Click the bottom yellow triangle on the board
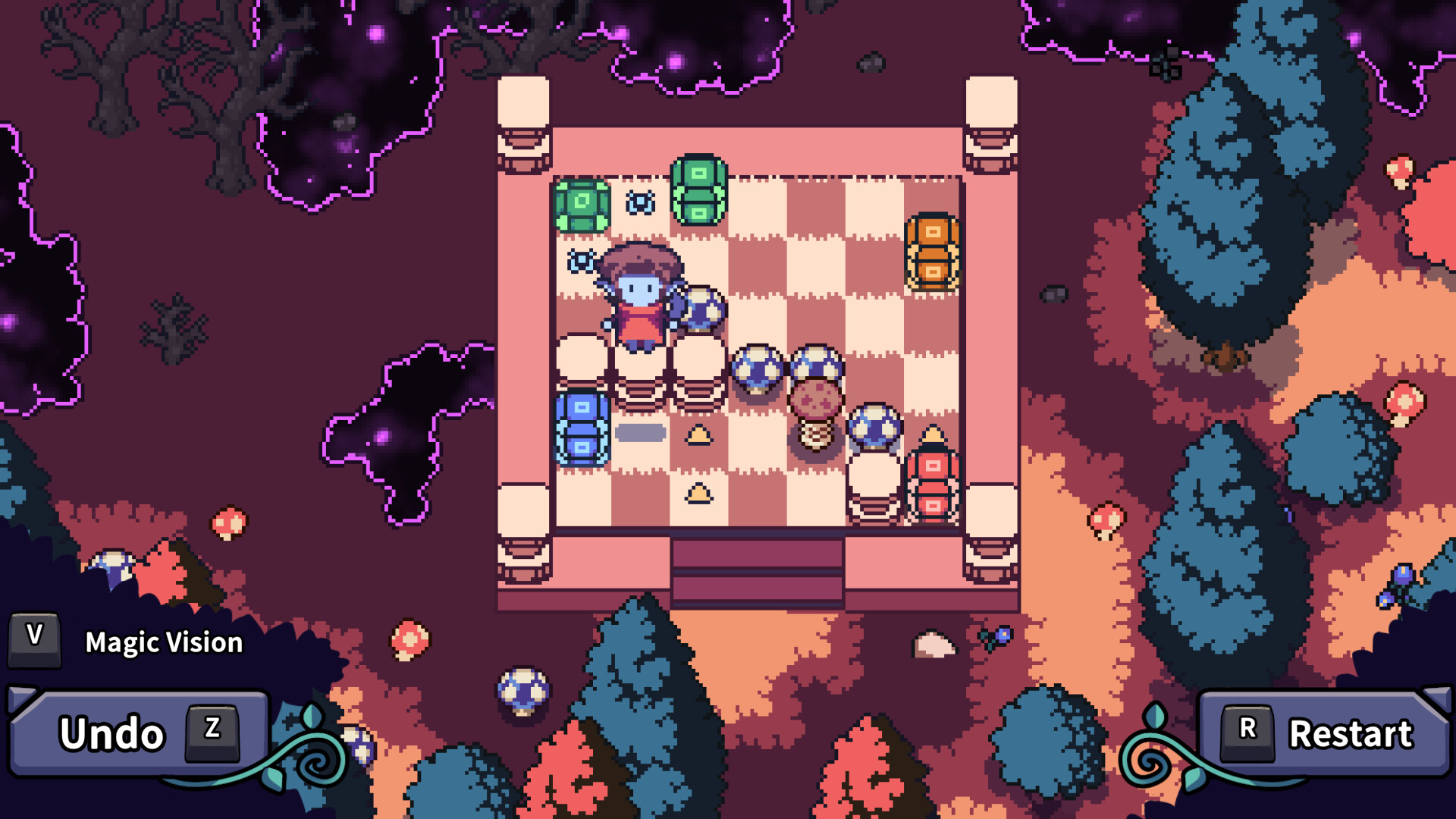Viewport: 1456px width, 819px height. tap(698, 493)
